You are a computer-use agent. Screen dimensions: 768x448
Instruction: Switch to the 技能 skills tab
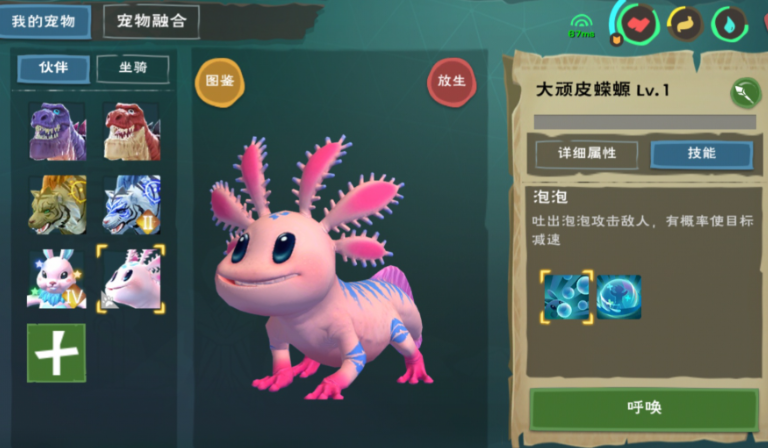click(x=701, y=153)
